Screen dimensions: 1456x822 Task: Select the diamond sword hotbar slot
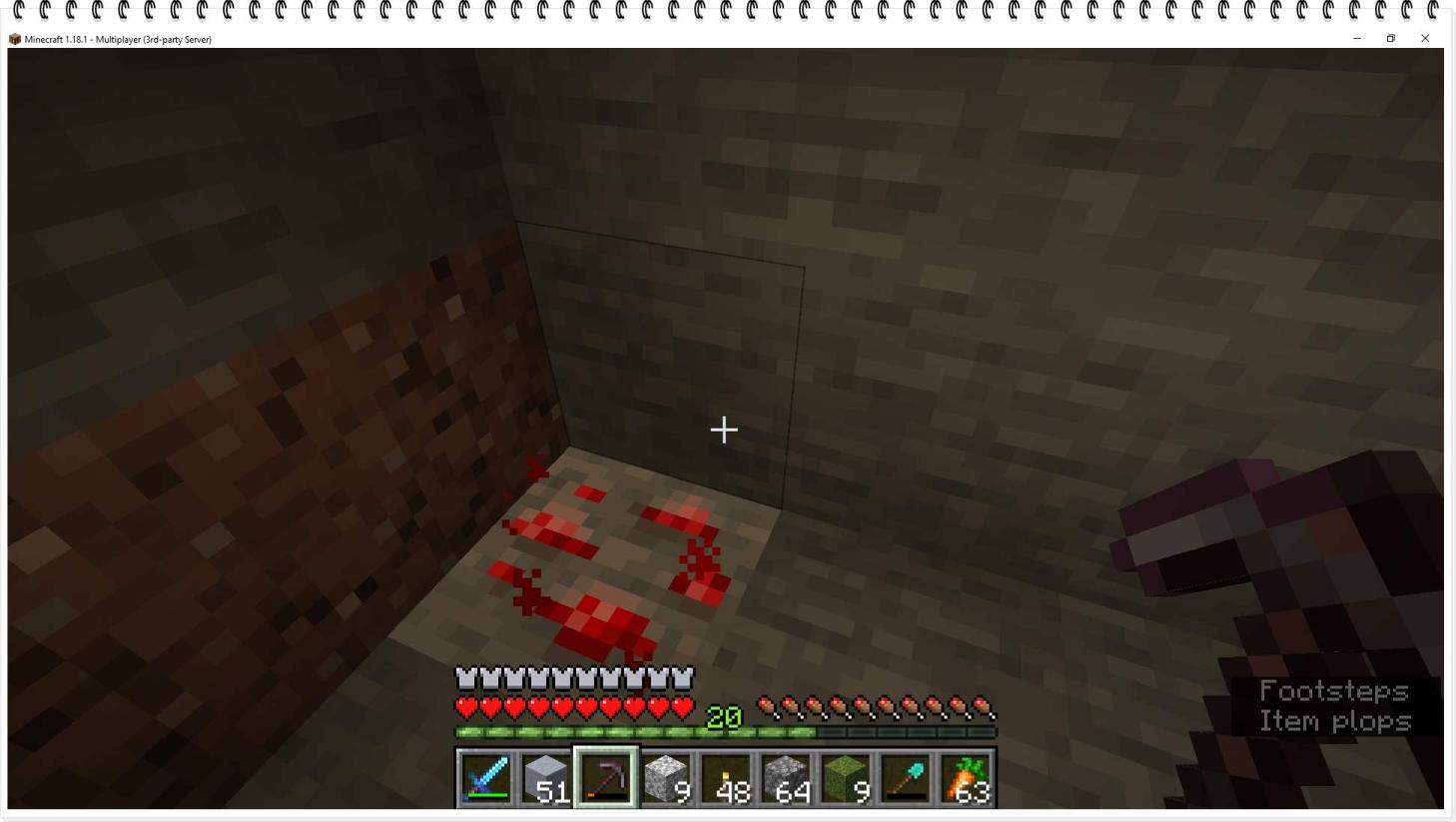[486, 778]
